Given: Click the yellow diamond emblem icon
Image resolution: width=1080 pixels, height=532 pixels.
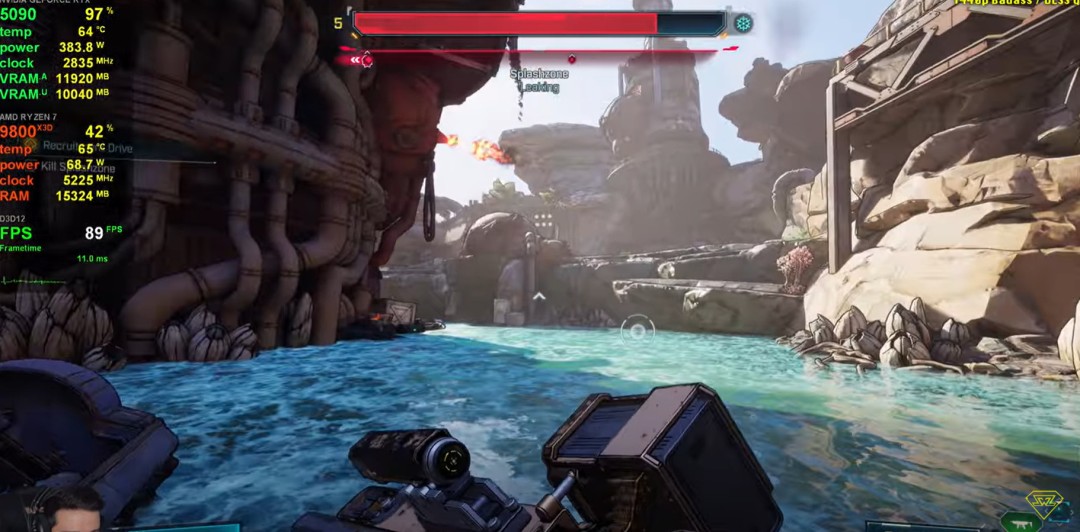Looking at the screenshot, I should [1043, 503].
